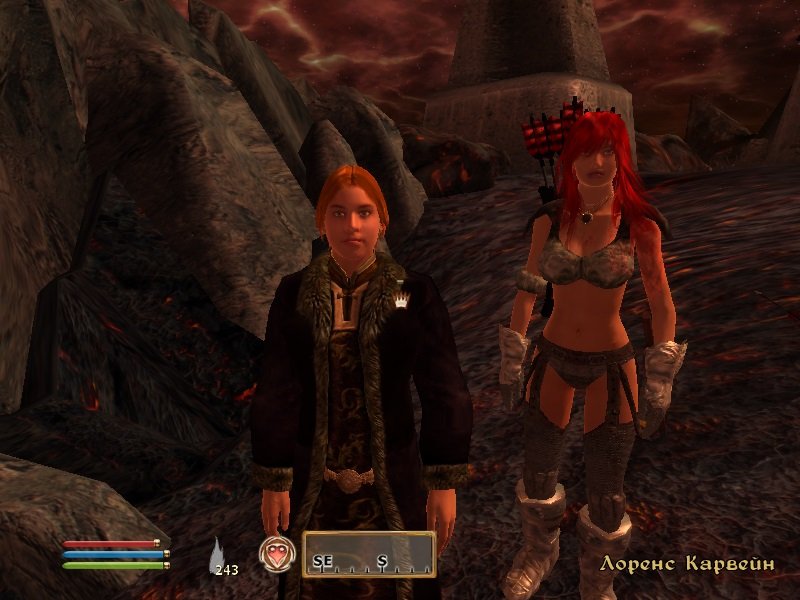This screenshot has width=800, height=600.
Task: Select the heart-shaped active spell icon
Action: tap(275, 553)
